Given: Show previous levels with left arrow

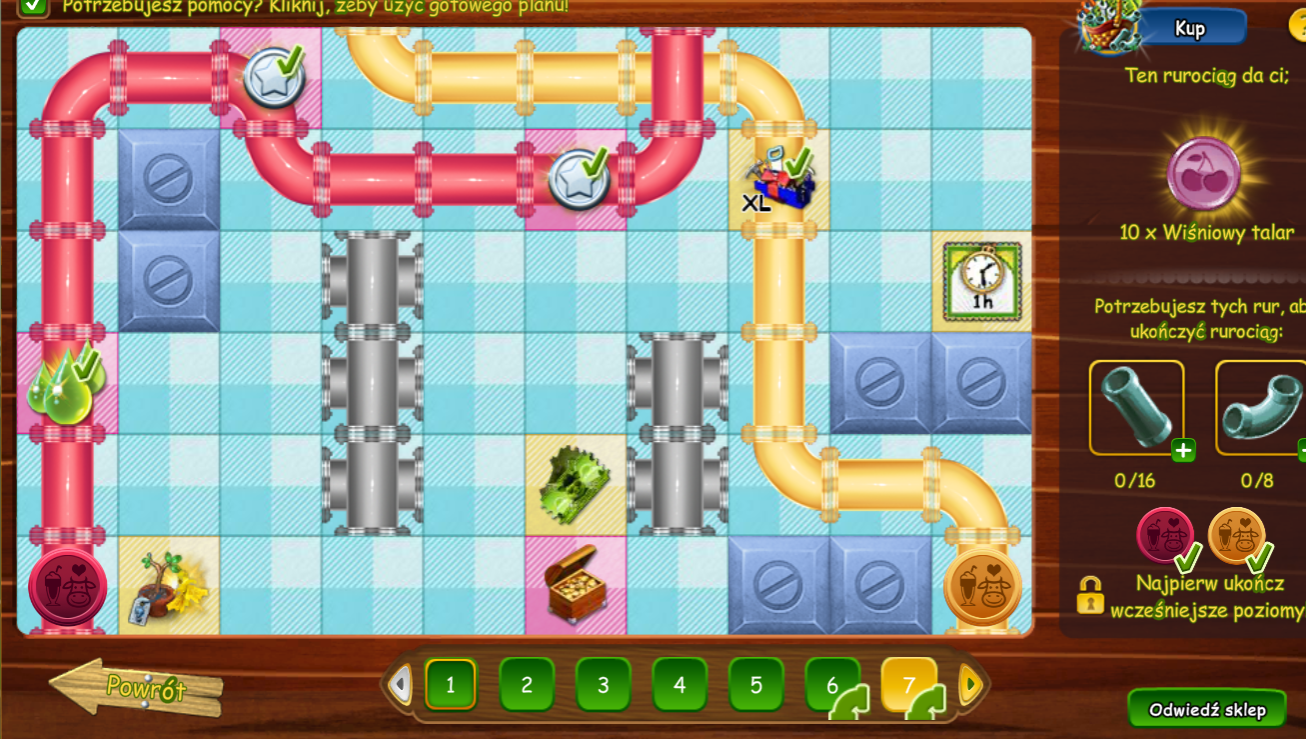Looking at the screenshot, I should click(x=400, y=685).
